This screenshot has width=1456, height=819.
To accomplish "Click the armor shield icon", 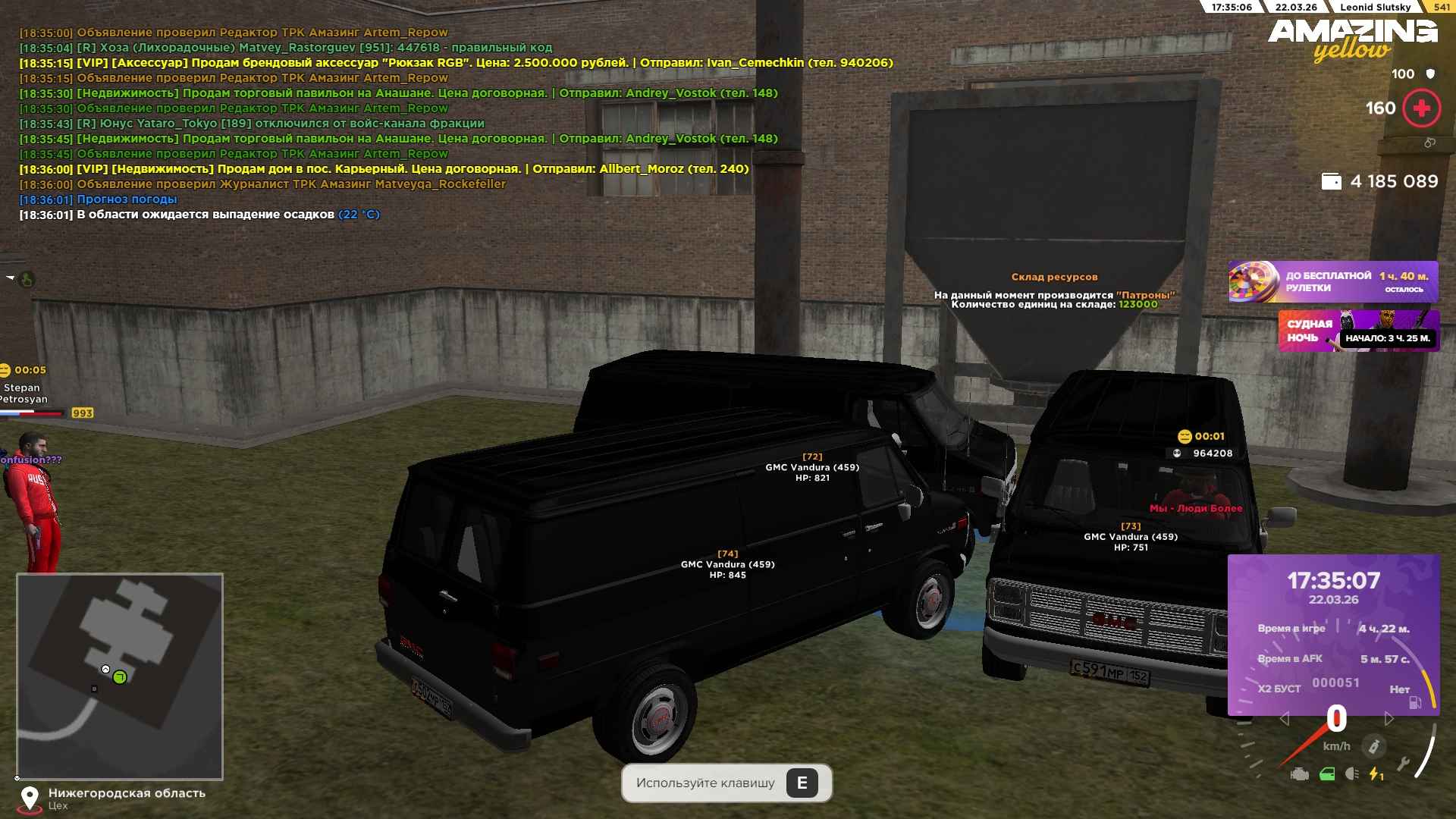I will 1430,74.
